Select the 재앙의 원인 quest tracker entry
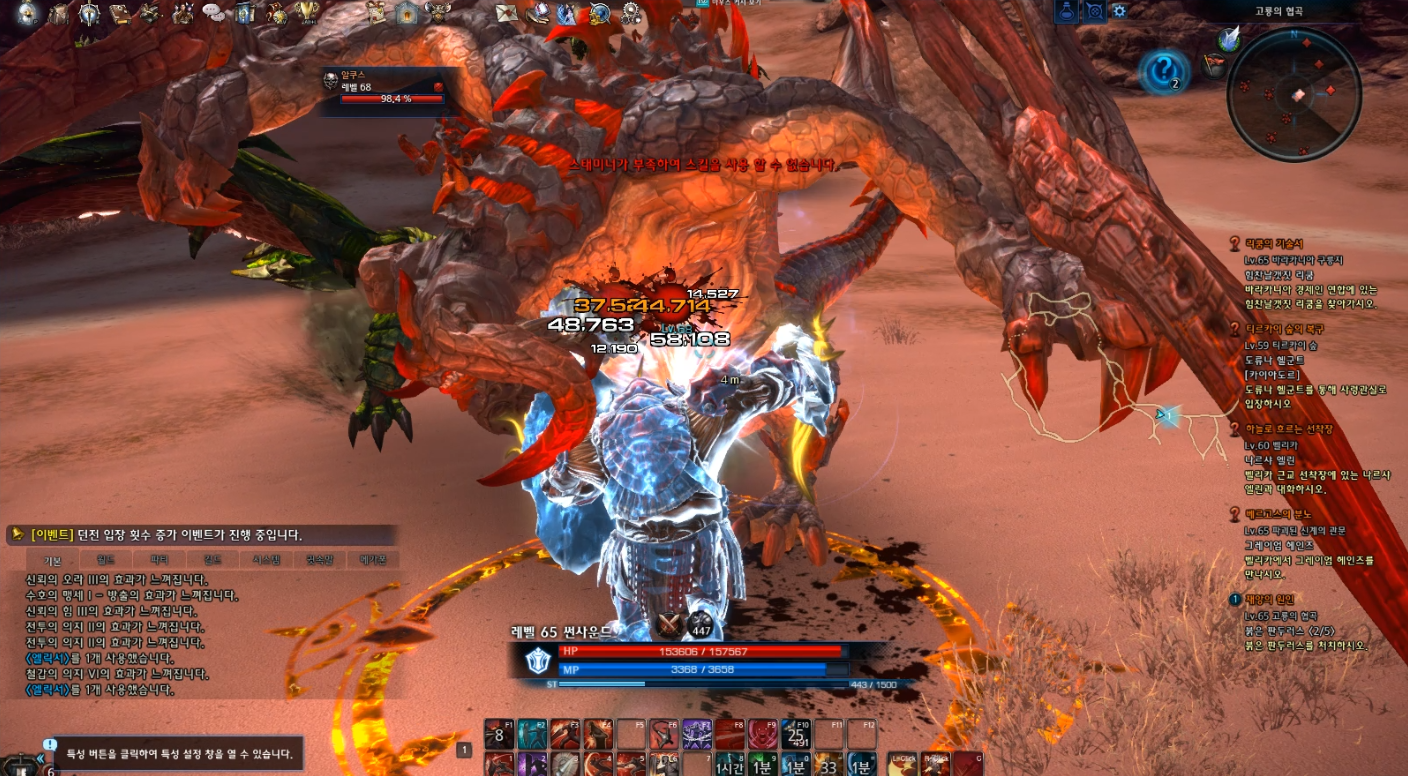Image resolution: width=1408 pixels, height=776 pixels. (1269, 599)
